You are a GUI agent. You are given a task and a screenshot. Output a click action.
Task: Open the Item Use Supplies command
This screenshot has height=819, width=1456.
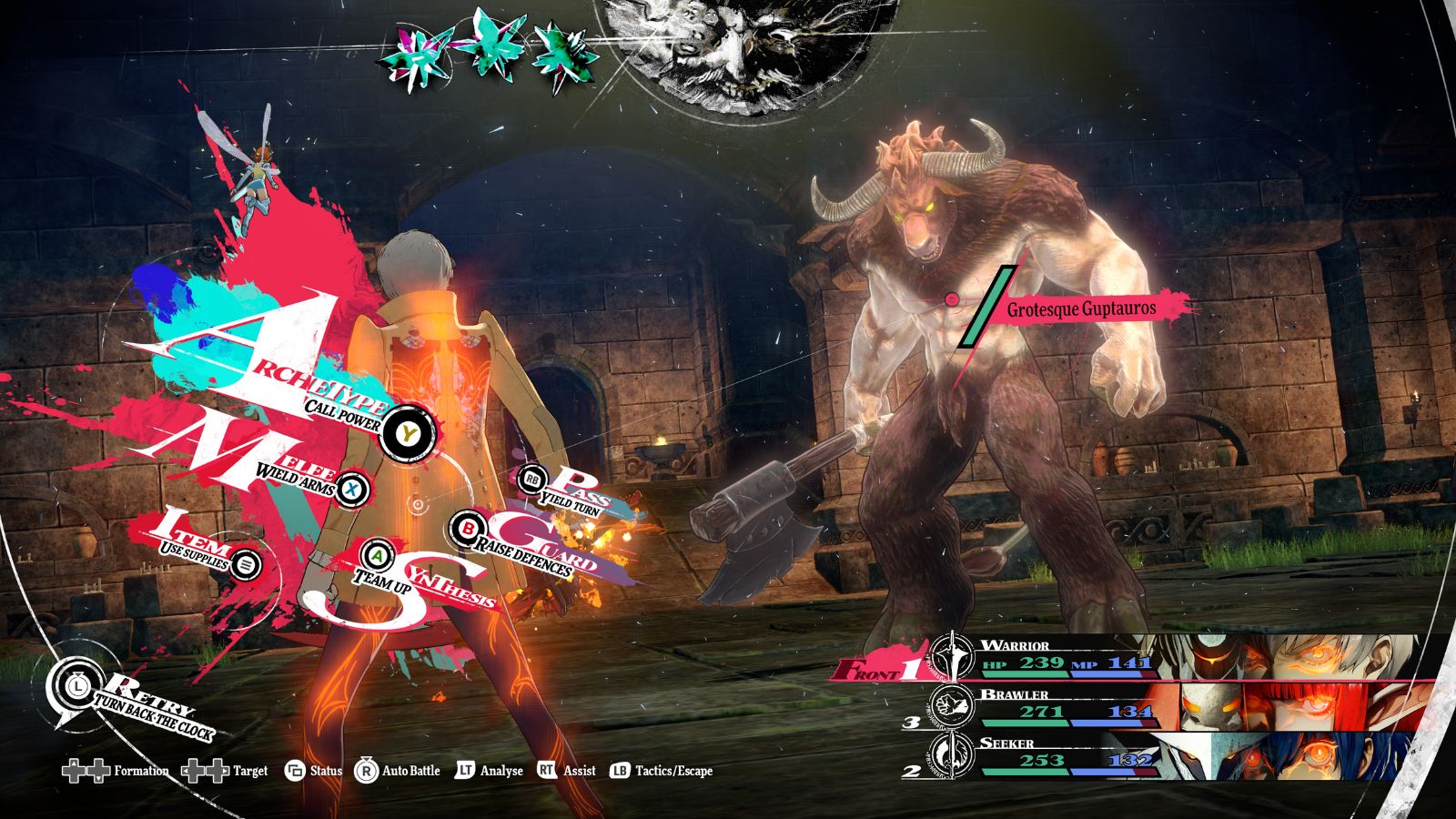click(244, 564)
